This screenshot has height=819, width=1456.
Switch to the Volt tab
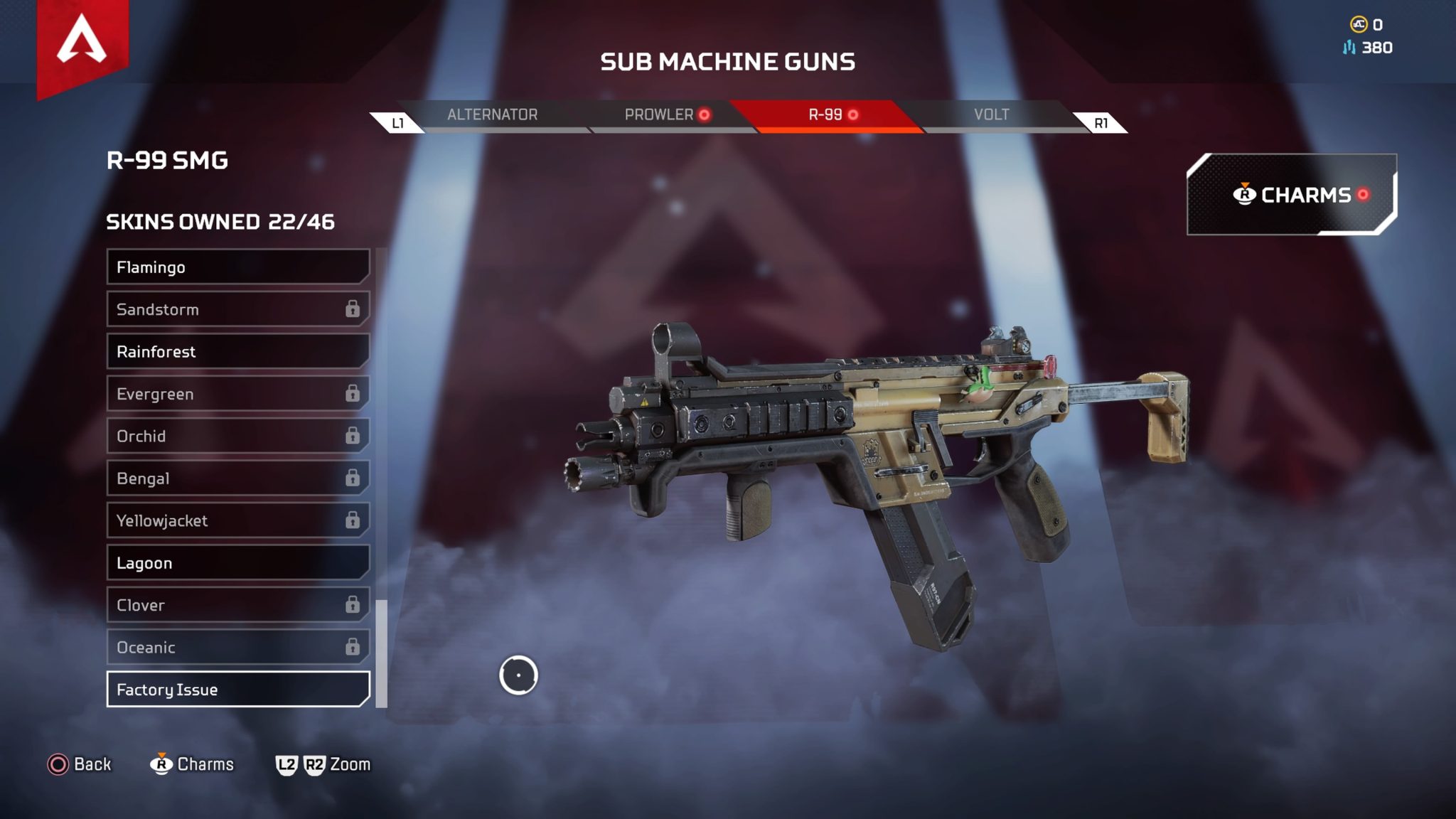991,114
